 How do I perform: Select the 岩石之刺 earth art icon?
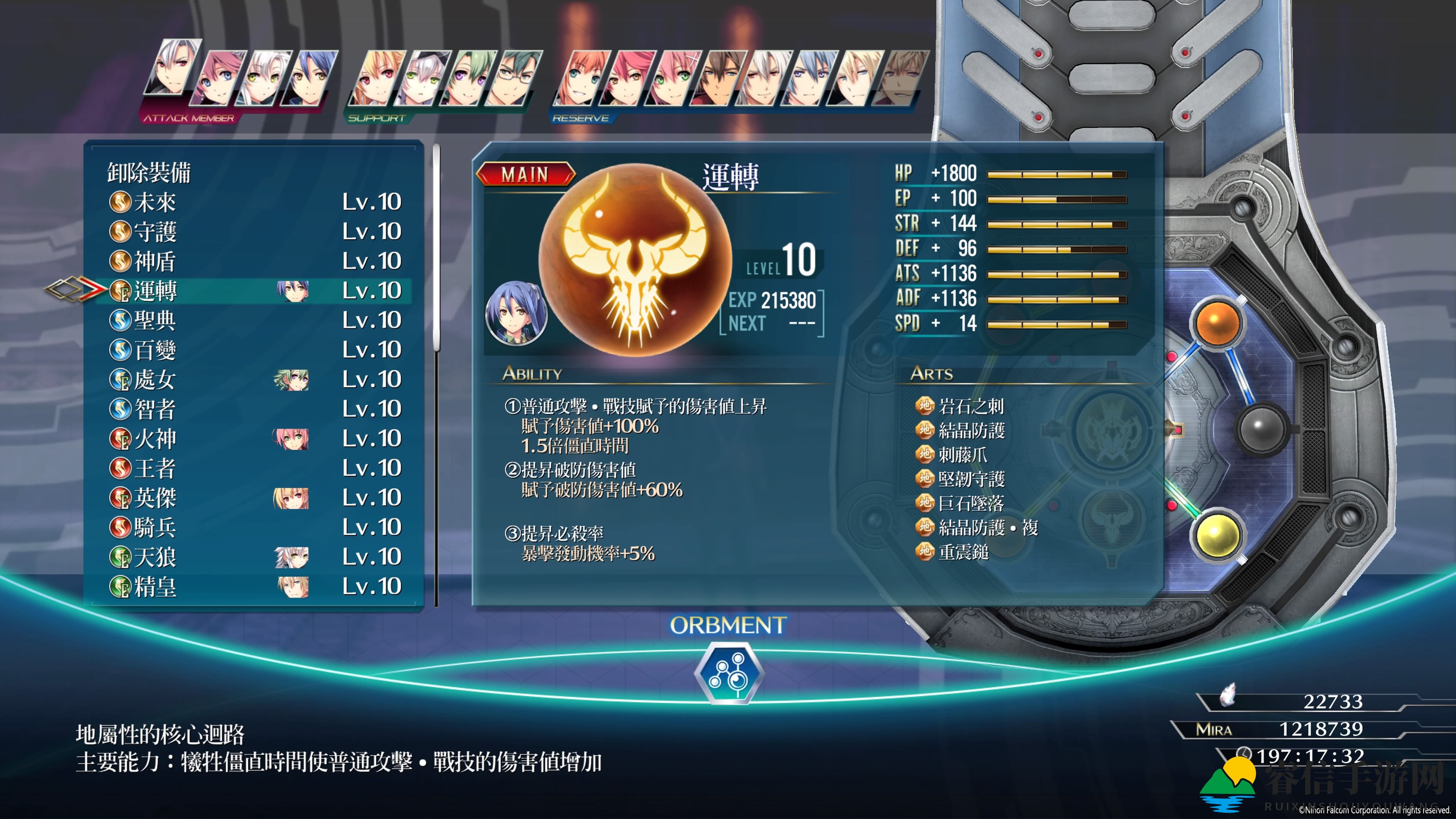click(x=925, y=405)
